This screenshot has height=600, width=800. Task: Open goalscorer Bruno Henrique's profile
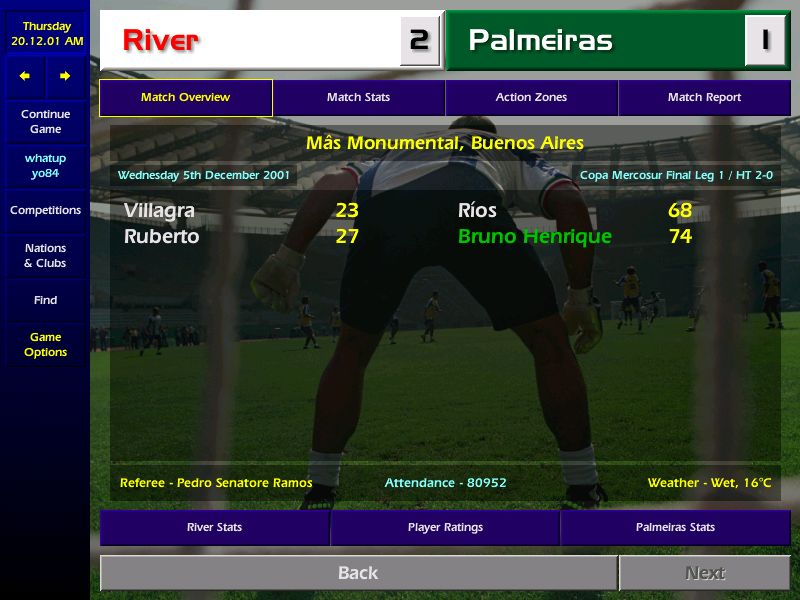pyautogui.click(x=534, y=237)
